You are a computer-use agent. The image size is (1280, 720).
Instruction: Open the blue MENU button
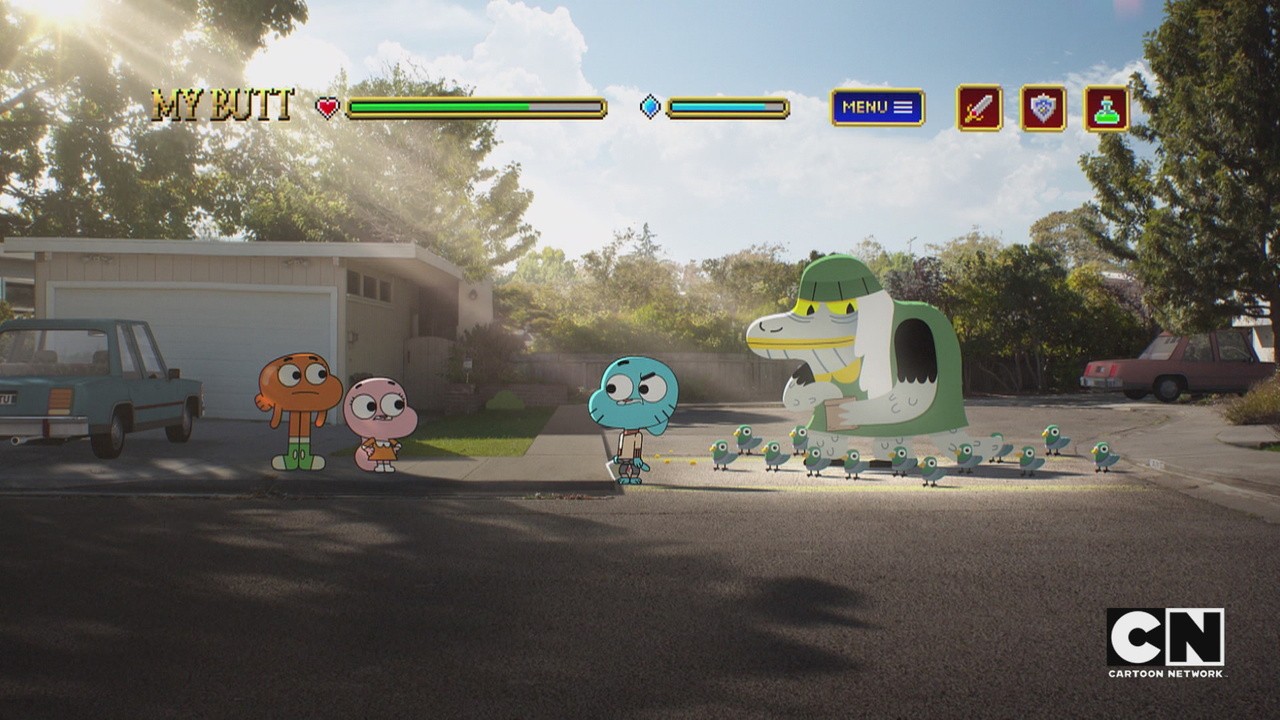(x=877, y=107)
